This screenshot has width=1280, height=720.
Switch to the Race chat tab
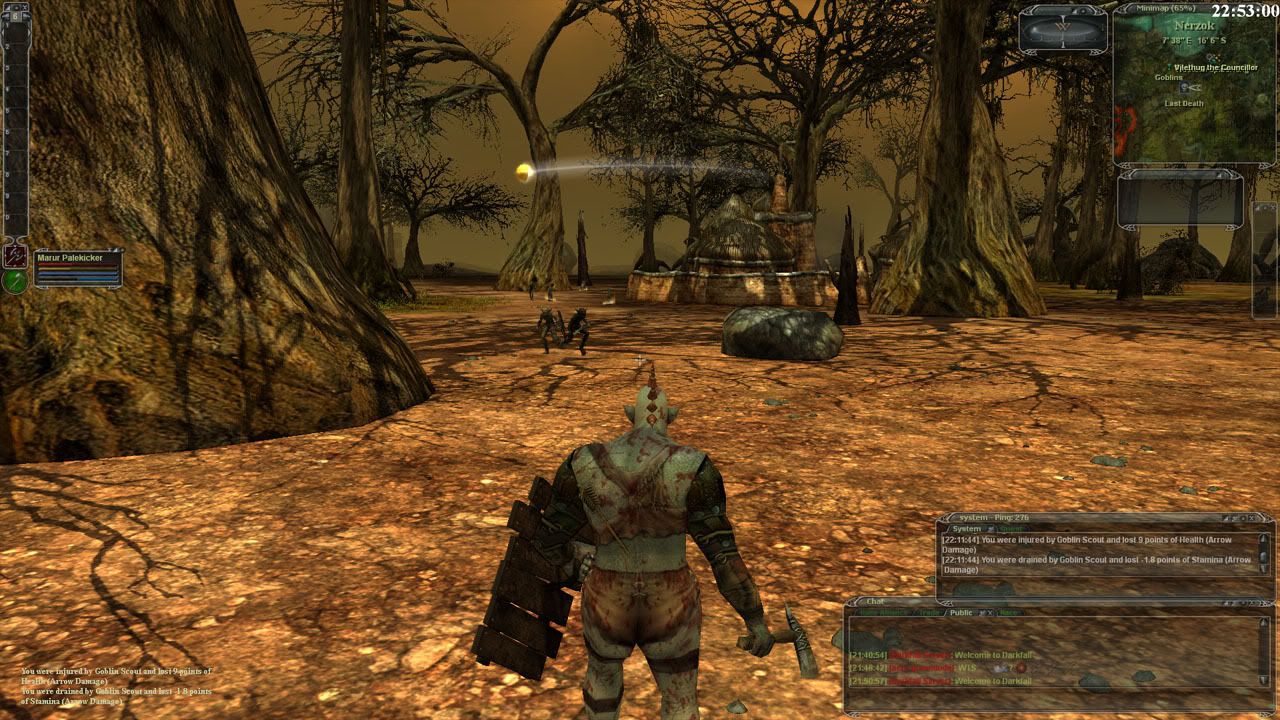(1008, 613)
